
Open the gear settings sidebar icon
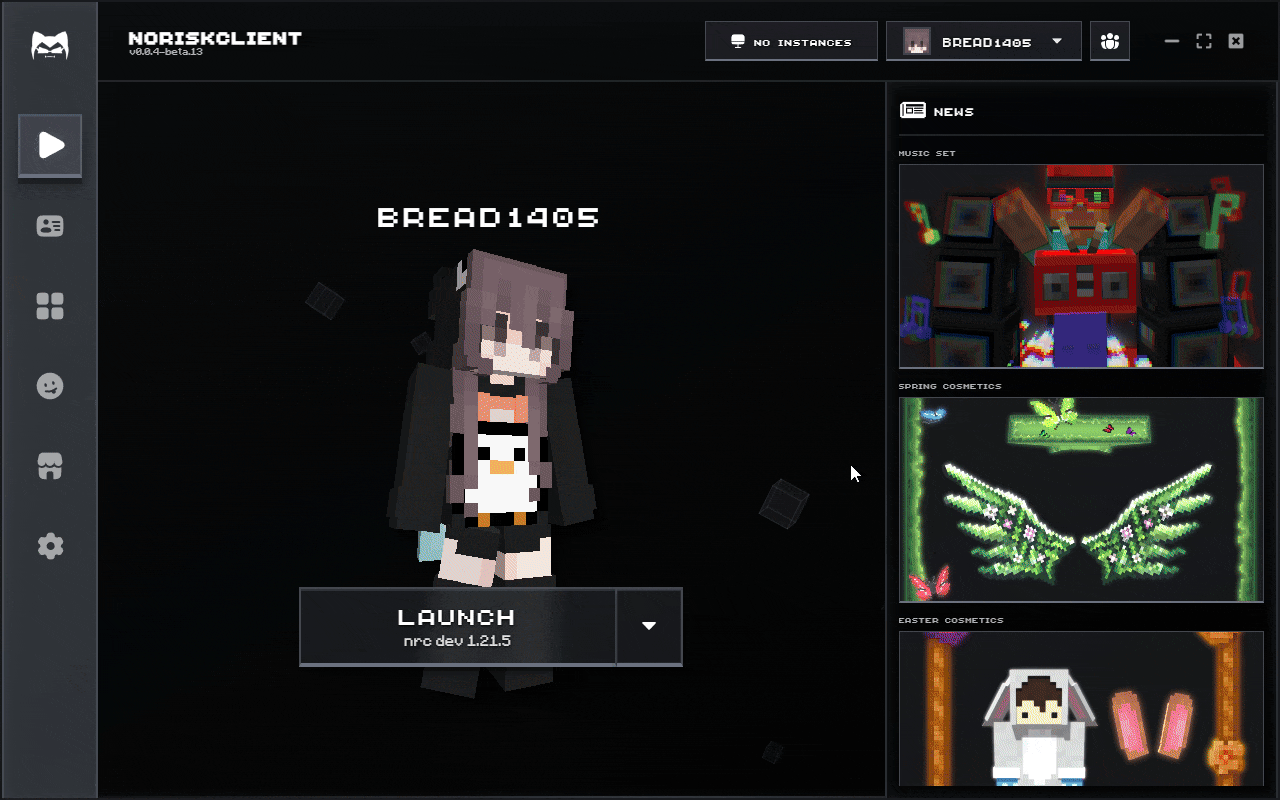[x=50, y=546]
